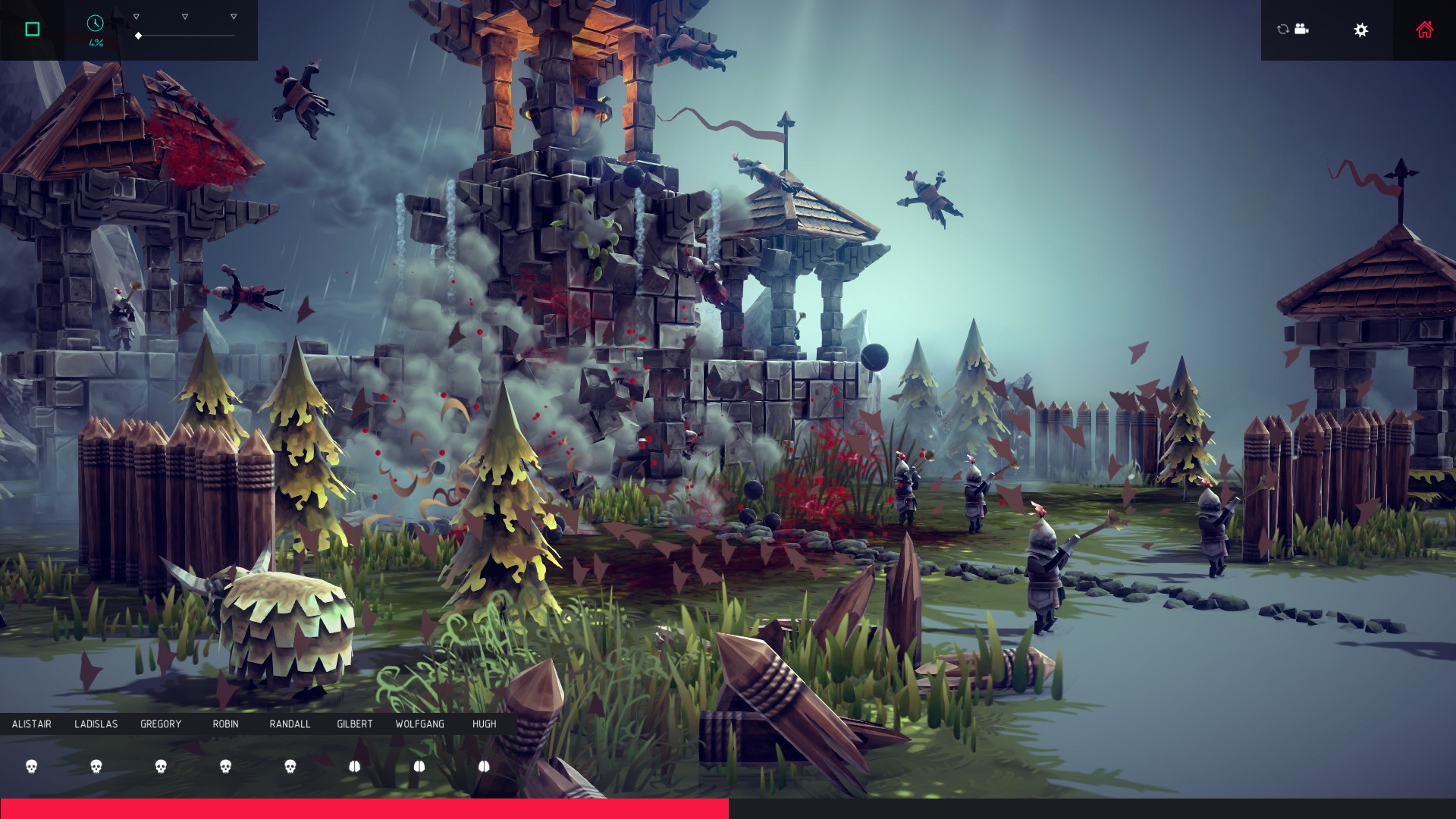Click Randall's skull indicator
Screen dimensions: 1456x819
(x=291, y=767)
